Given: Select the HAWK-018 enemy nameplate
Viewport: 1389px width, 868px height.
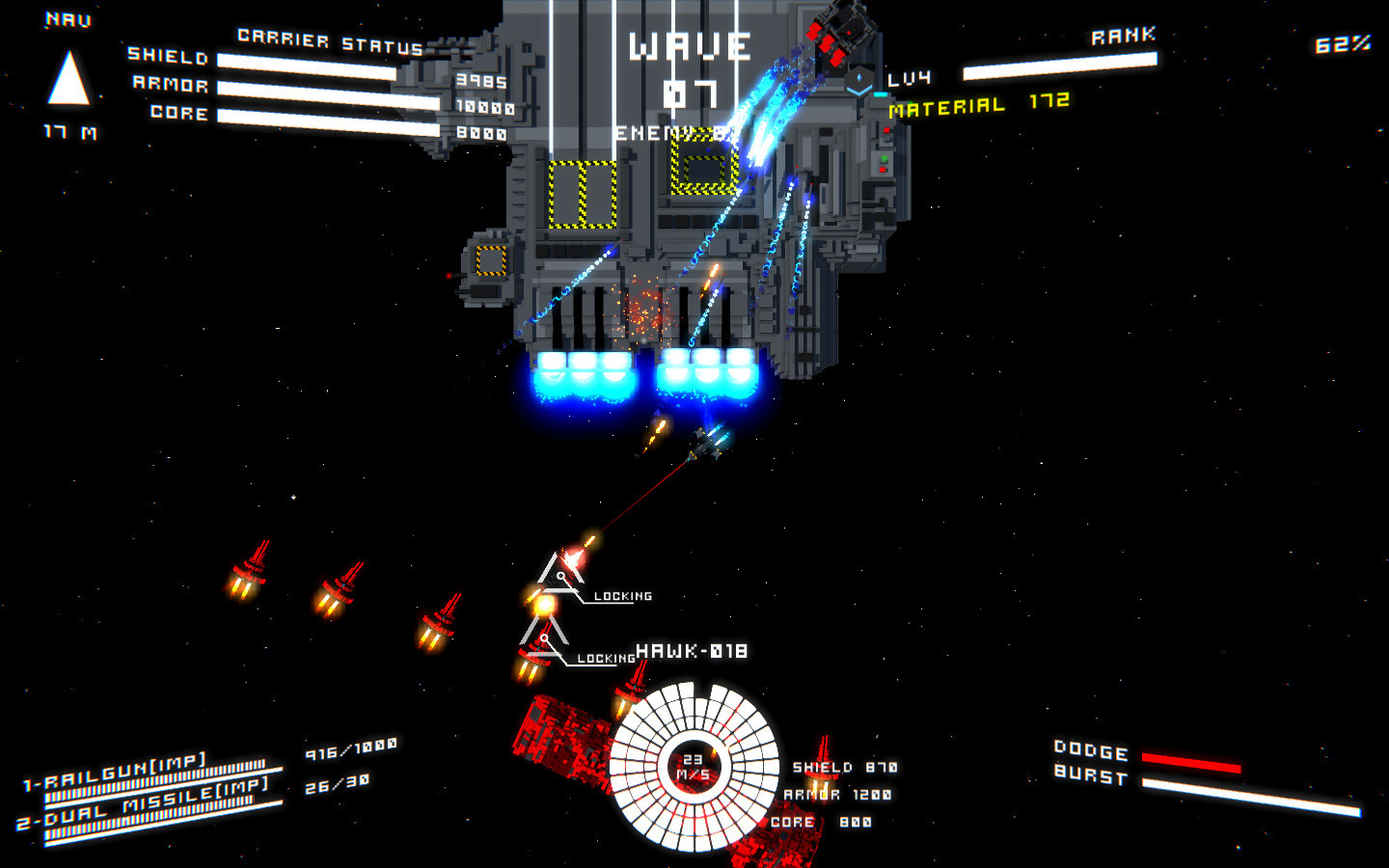Looking at the screenshot, I should [693, 650].
